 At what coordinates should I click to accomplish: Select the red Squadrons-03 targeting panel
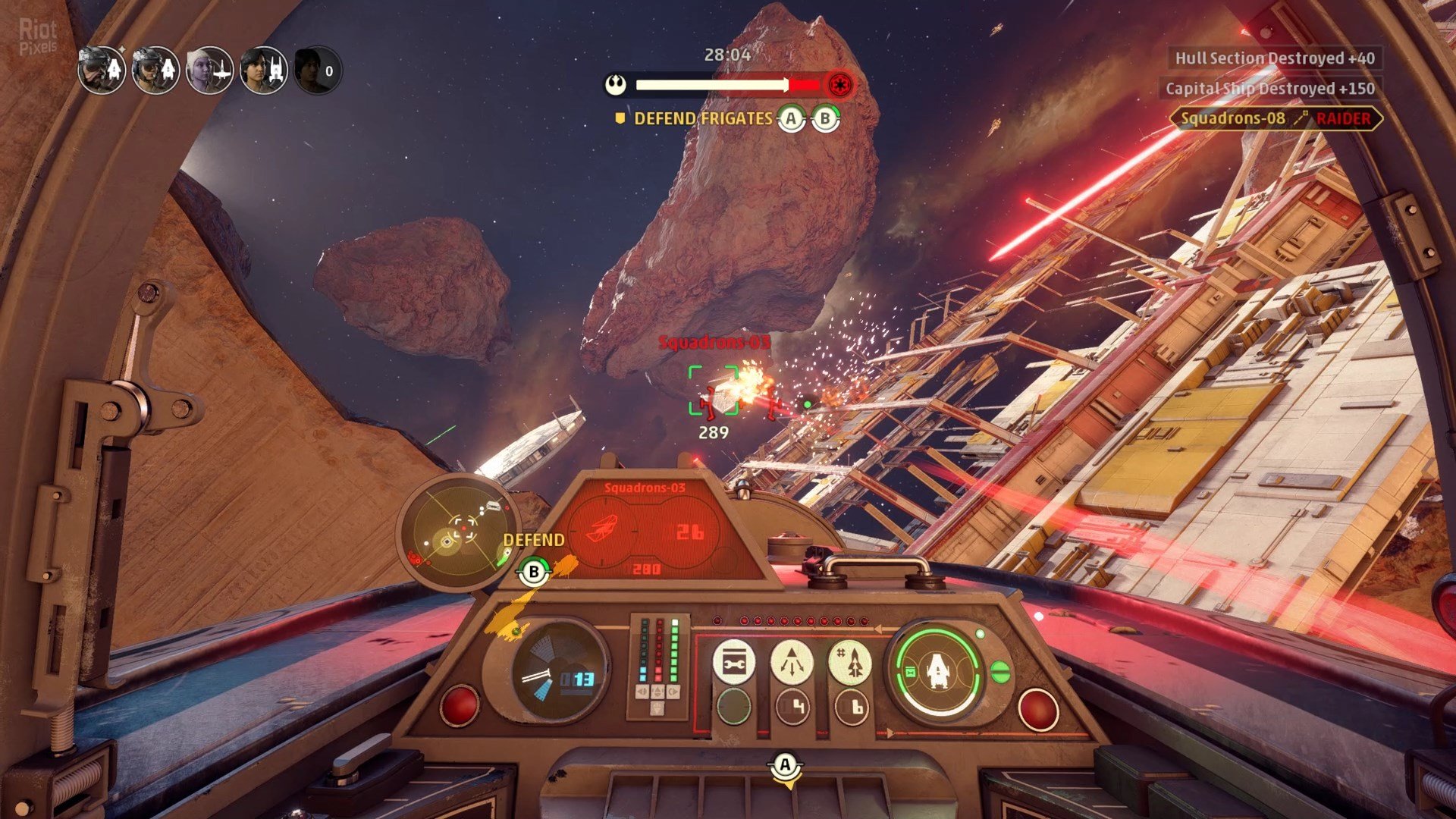646,529
